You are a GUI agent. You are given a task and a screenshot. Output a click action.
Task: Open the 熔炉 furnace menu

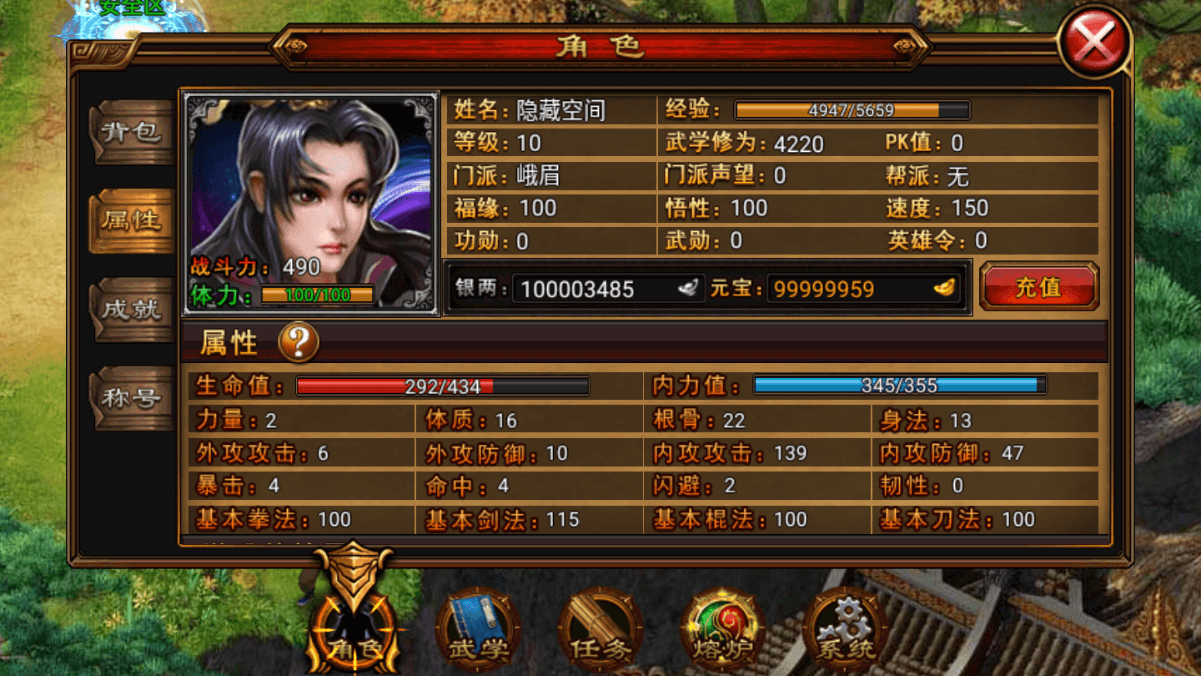(722, 630)
